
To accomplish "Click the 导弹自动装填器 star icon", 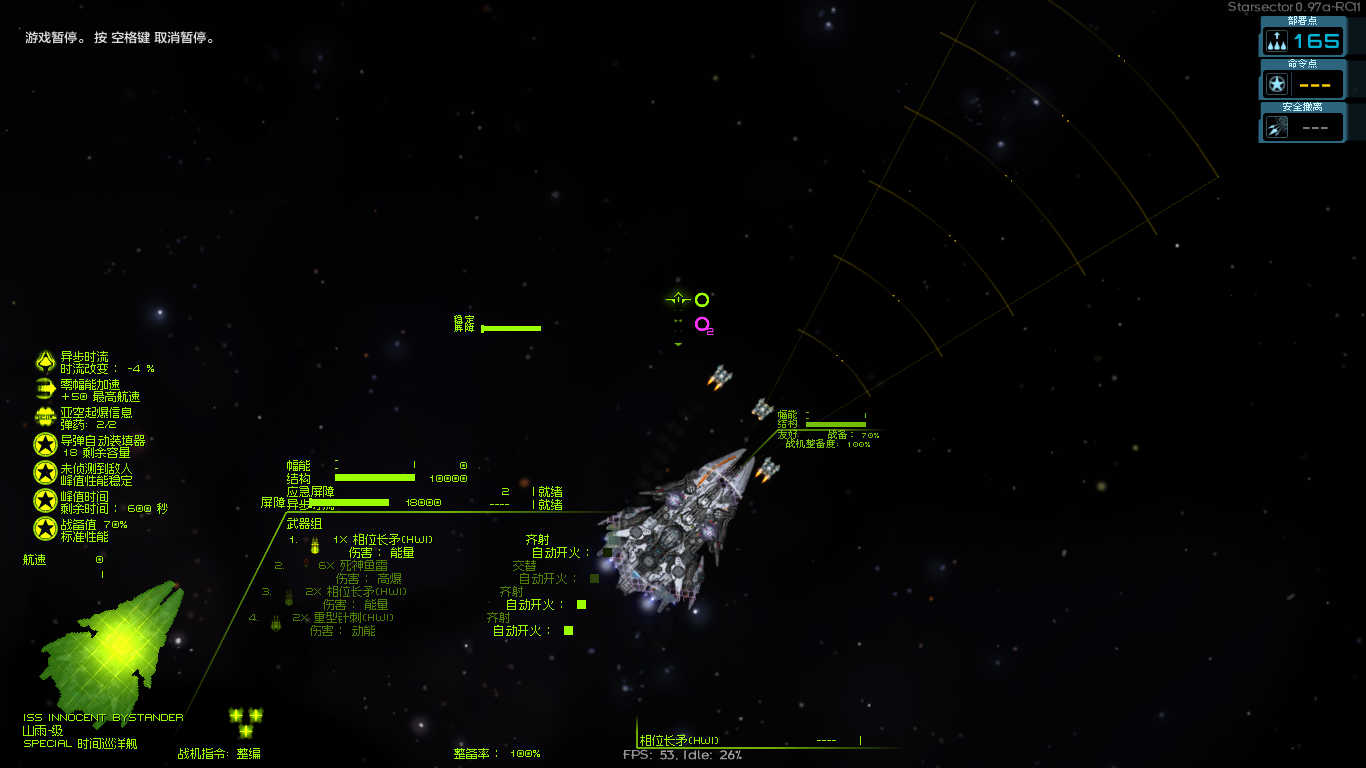I will [x=45, y=445].
